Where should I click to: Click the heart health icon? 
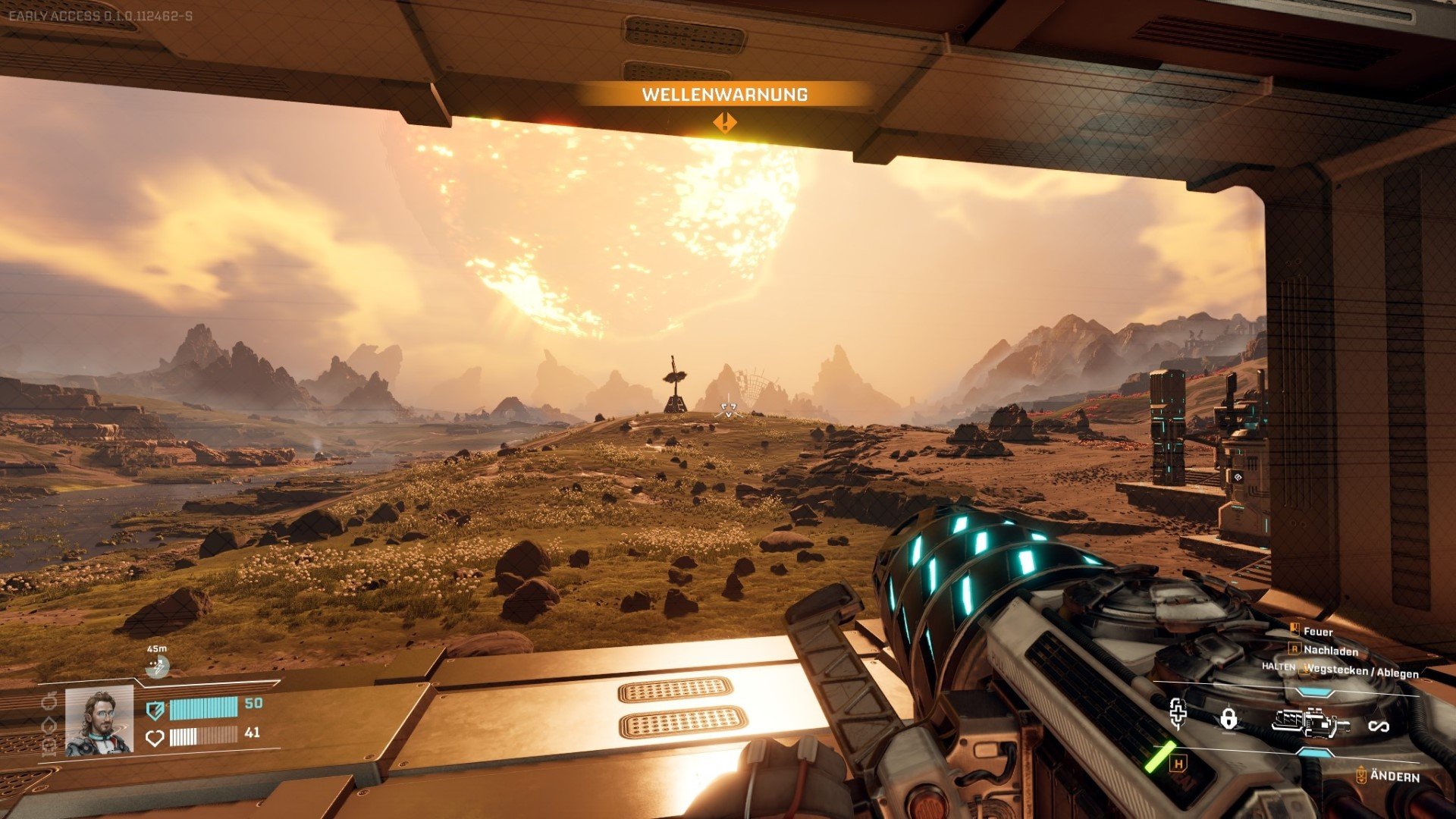[x=155, y=737]
